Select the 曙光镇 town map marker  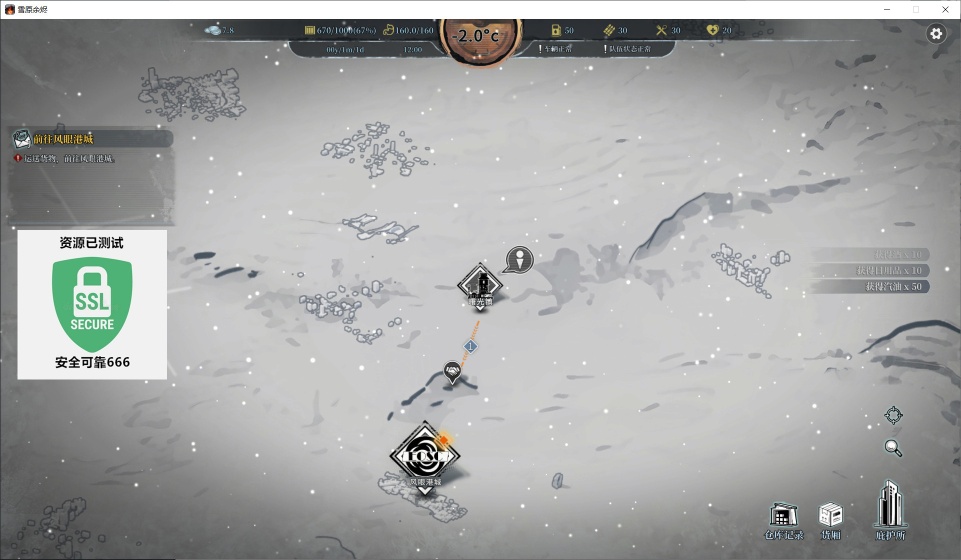pos(480,286)
